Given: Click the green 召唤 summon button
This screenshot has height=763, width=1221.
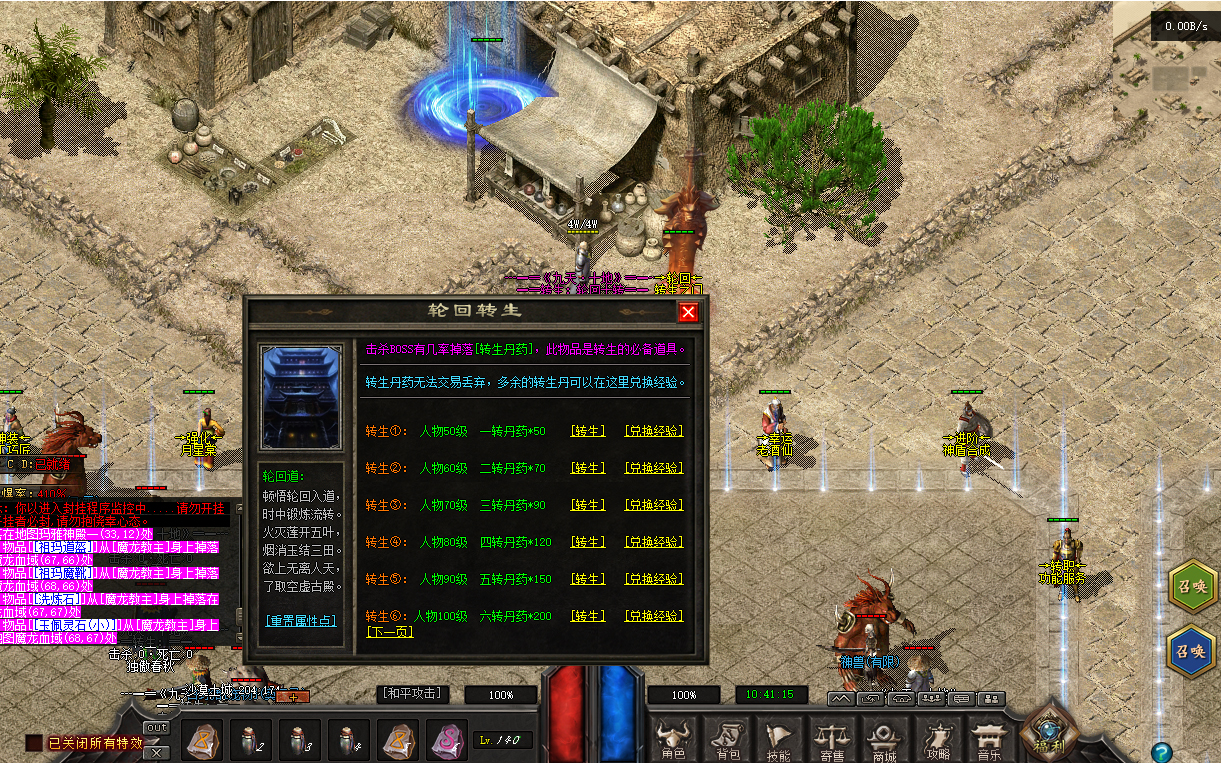Looking at the screenshot, I should click(1191, 587).
